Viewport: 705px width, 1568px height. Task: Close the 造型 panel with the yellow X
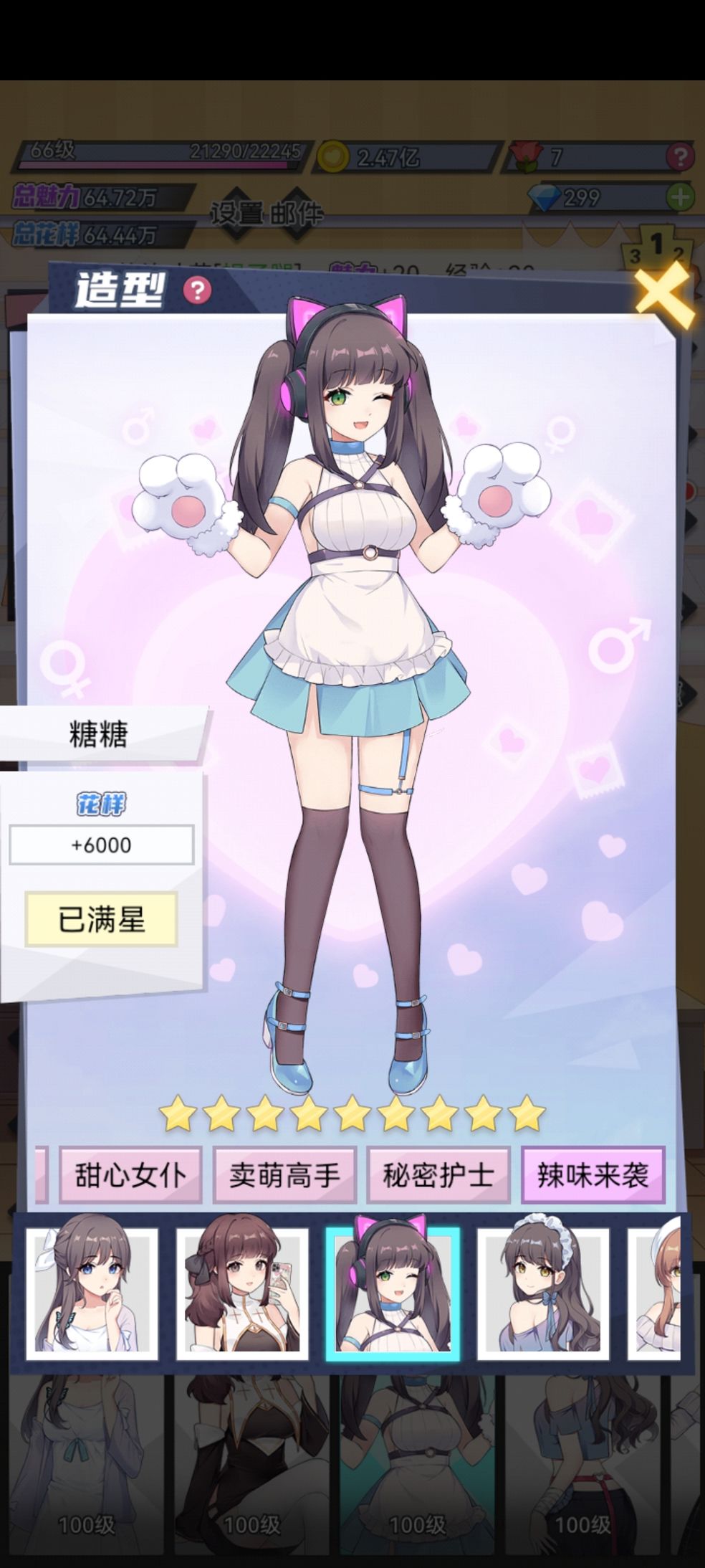[664, 295]
